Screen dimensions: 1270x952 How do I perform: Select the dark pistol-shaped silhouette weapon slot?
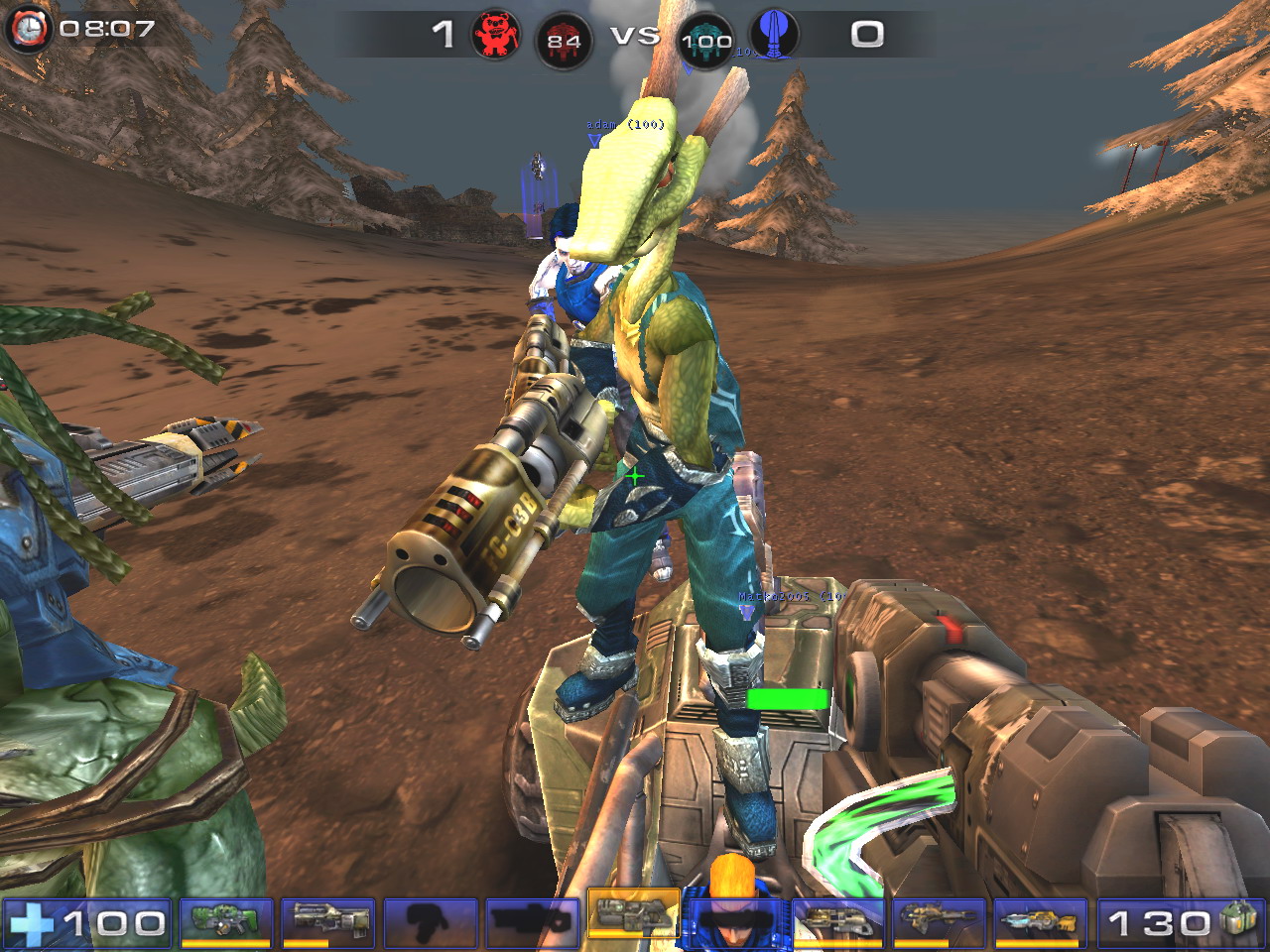[431, 922]
